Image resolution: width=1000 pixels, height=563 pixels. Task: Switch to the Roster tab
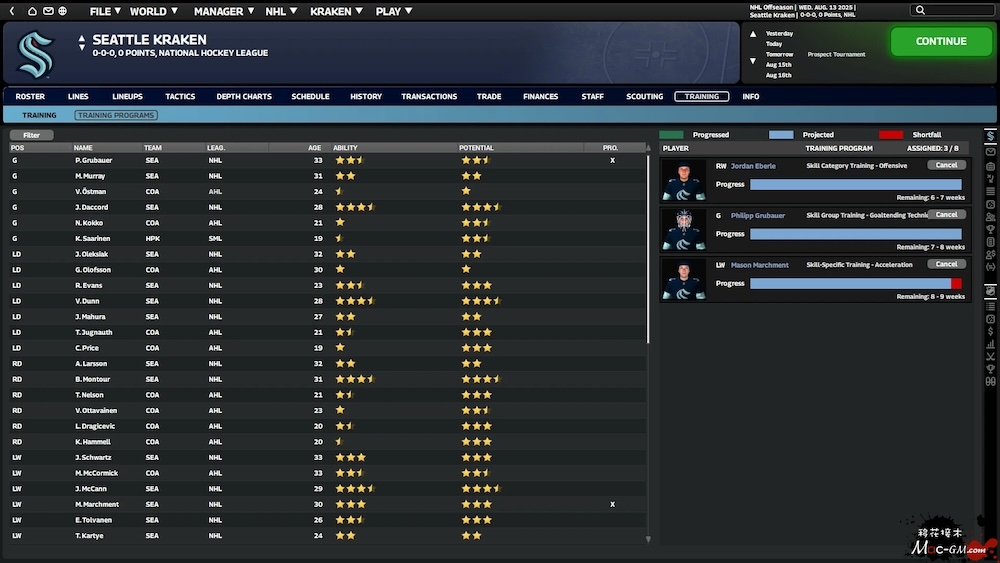(x=30, y=97)
